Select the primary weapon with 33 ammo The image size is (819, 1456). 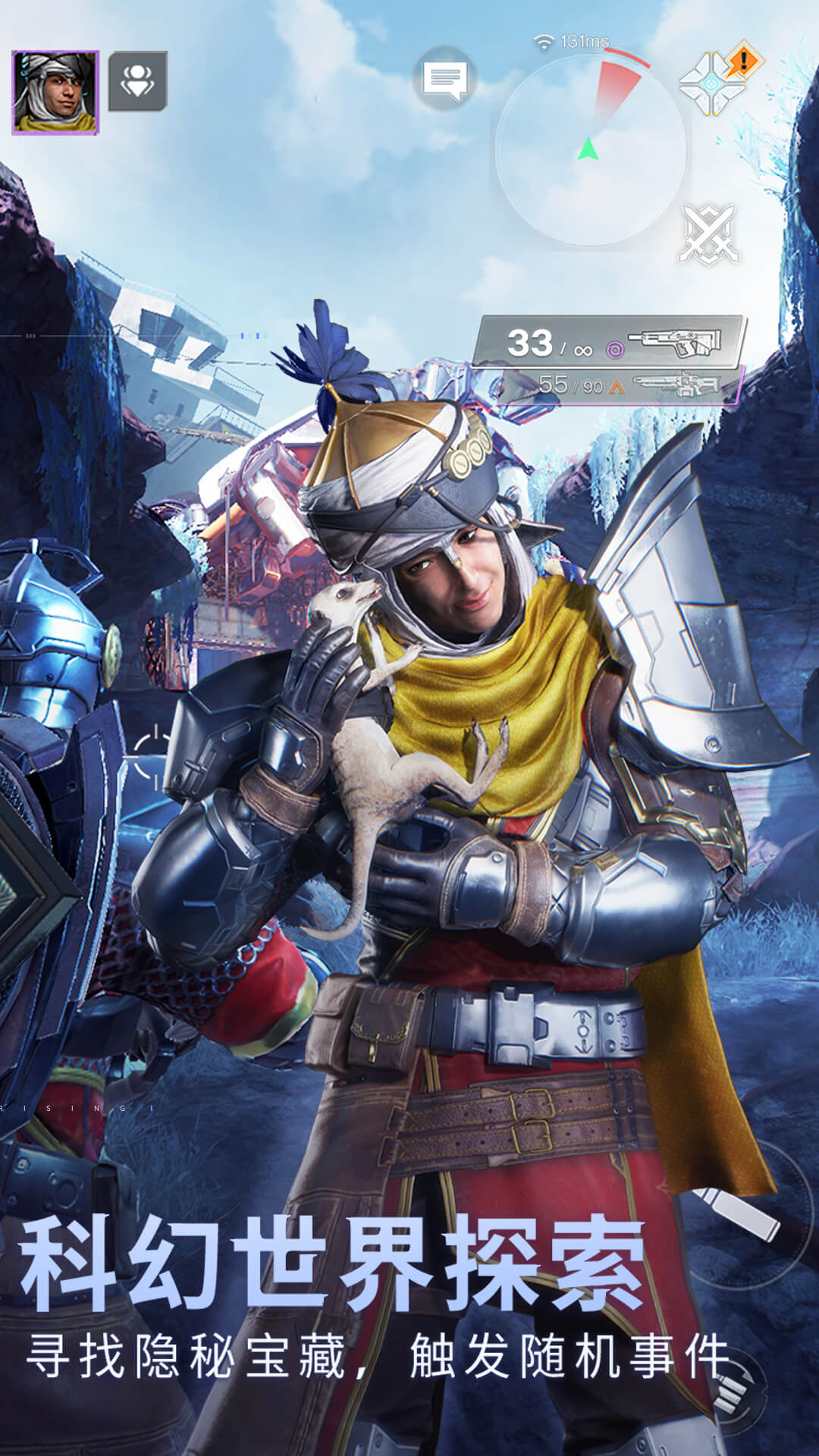click(609, 342)
